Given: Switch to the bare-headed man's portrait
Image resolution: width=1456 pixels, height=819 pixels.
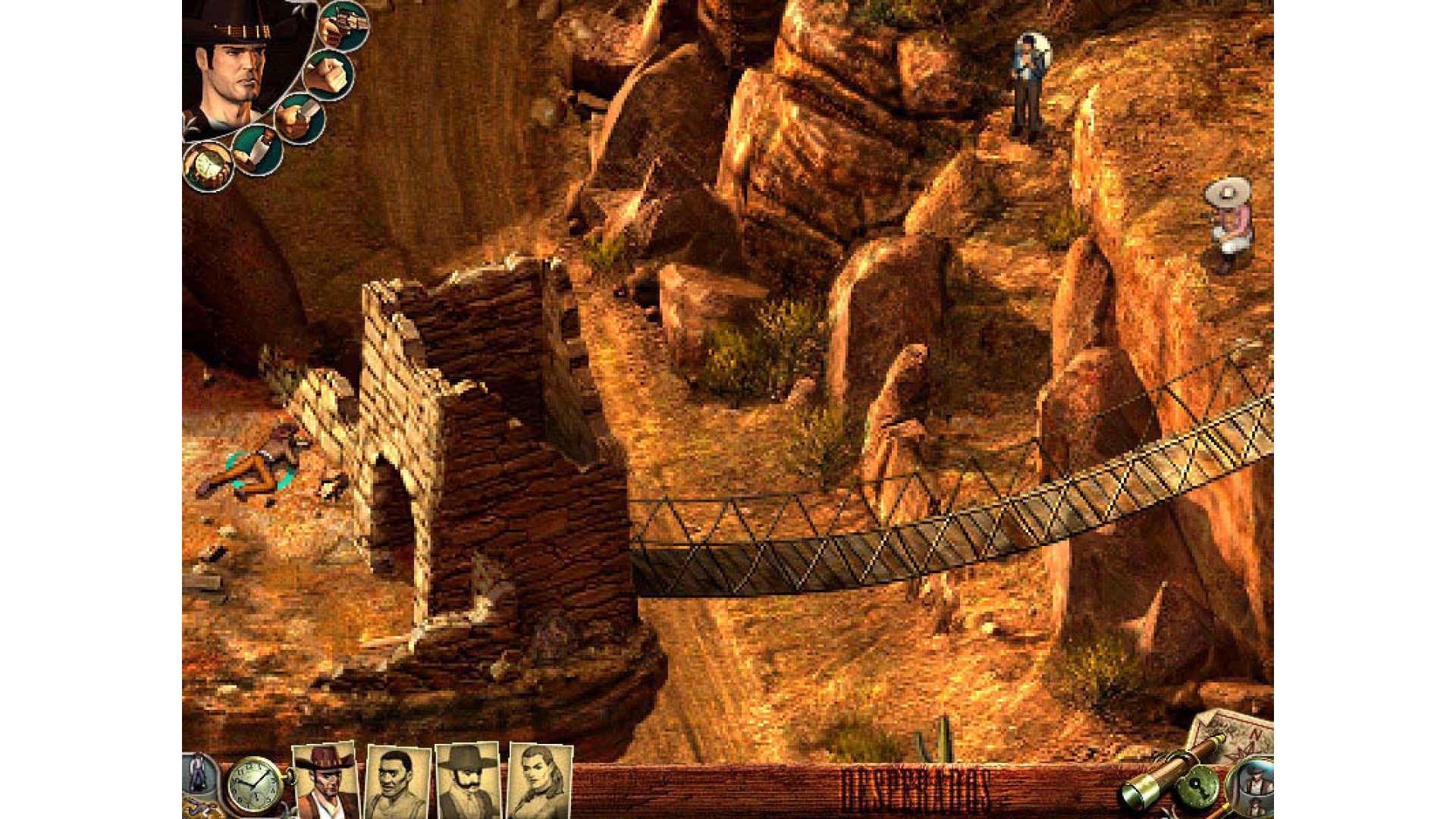Looking at the screenshot, I should pyautogui.click(x=397, y=781).
